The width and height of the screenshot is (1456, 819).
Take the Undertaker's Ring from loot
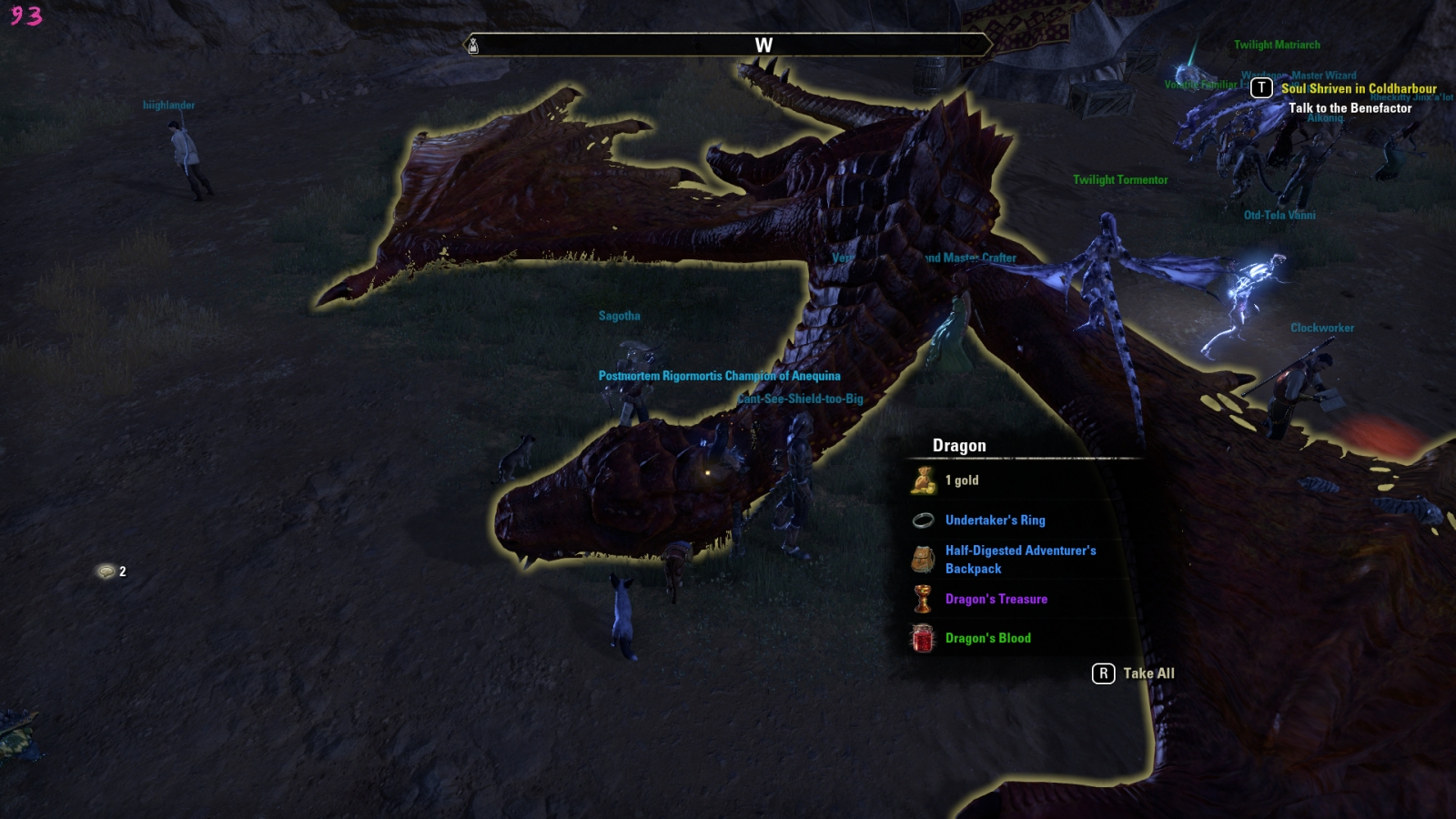click(x=995, y=521)
